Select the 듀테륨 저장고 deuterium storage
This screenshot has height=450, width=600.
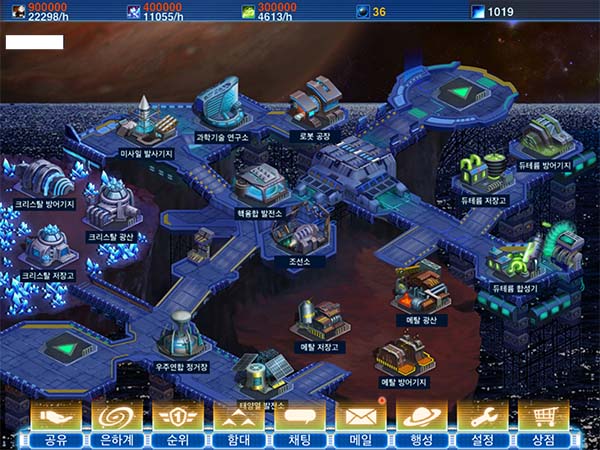click(x=484, y=173)
